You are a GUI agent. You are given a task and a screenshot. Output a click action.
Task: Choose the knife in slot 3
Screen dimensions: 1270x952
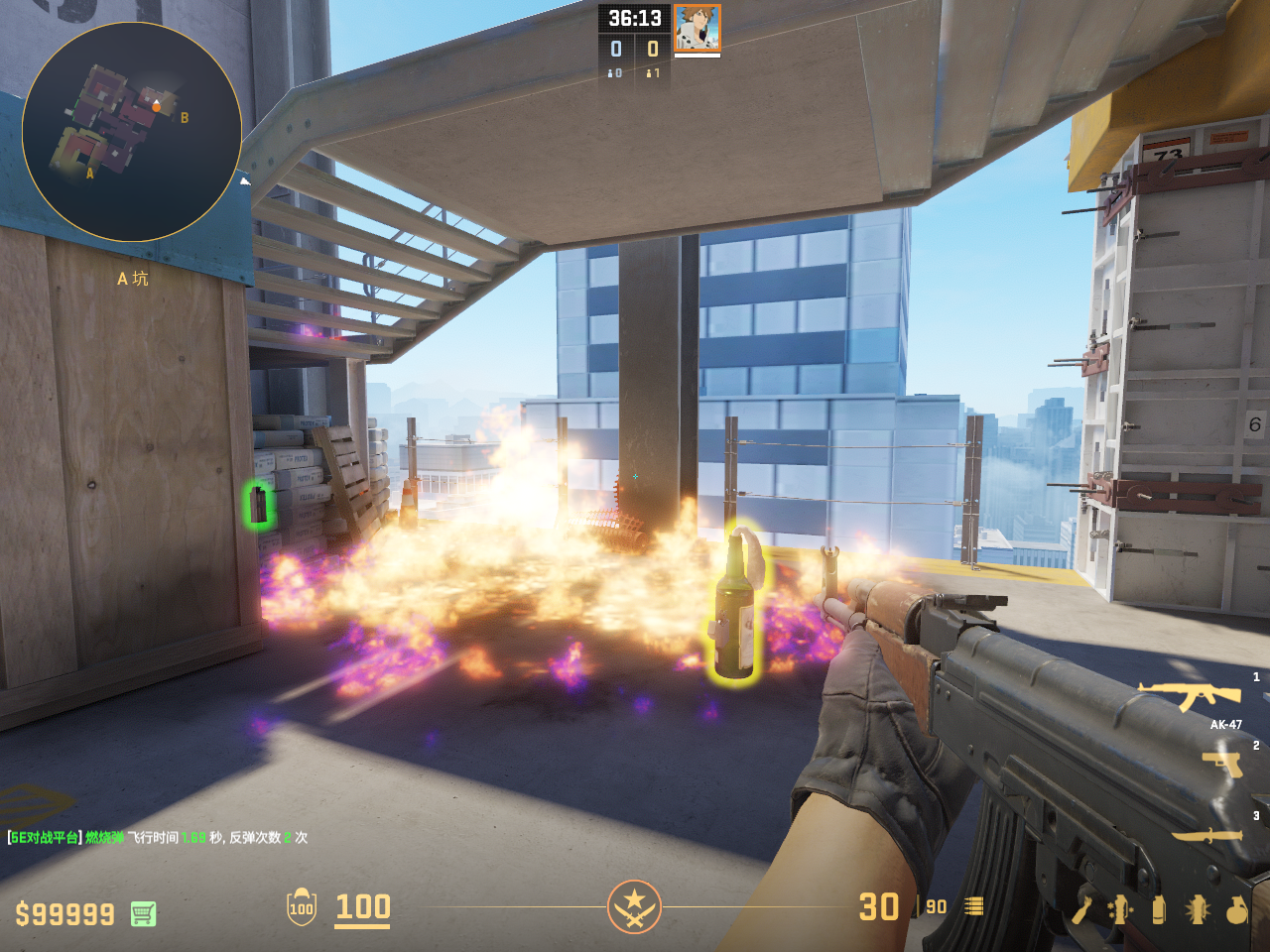pyautogui.click(x=1206, y=835)
